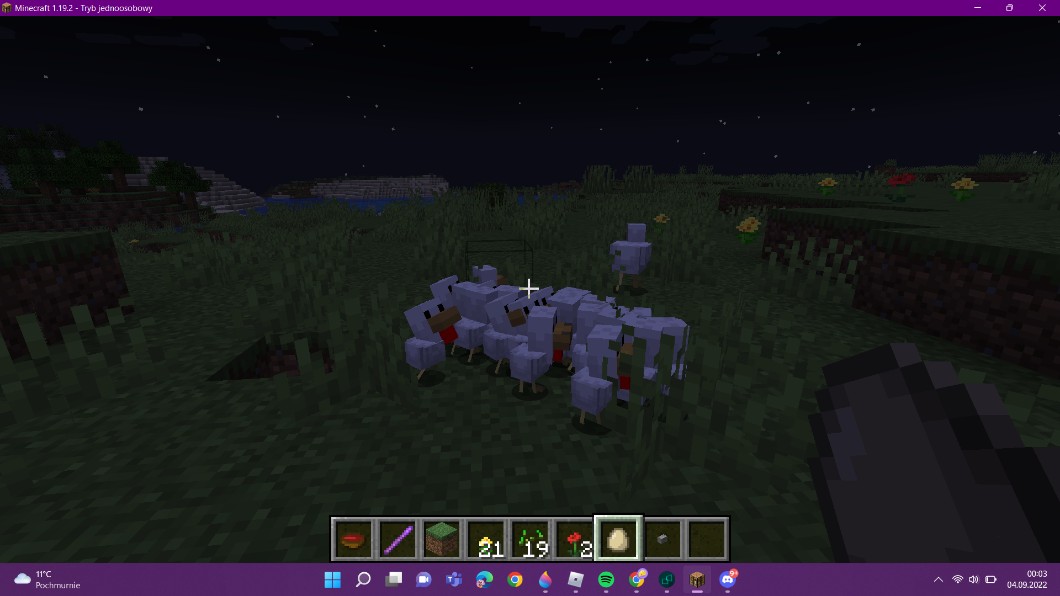Select the small gray item hotbar slot

661,539
